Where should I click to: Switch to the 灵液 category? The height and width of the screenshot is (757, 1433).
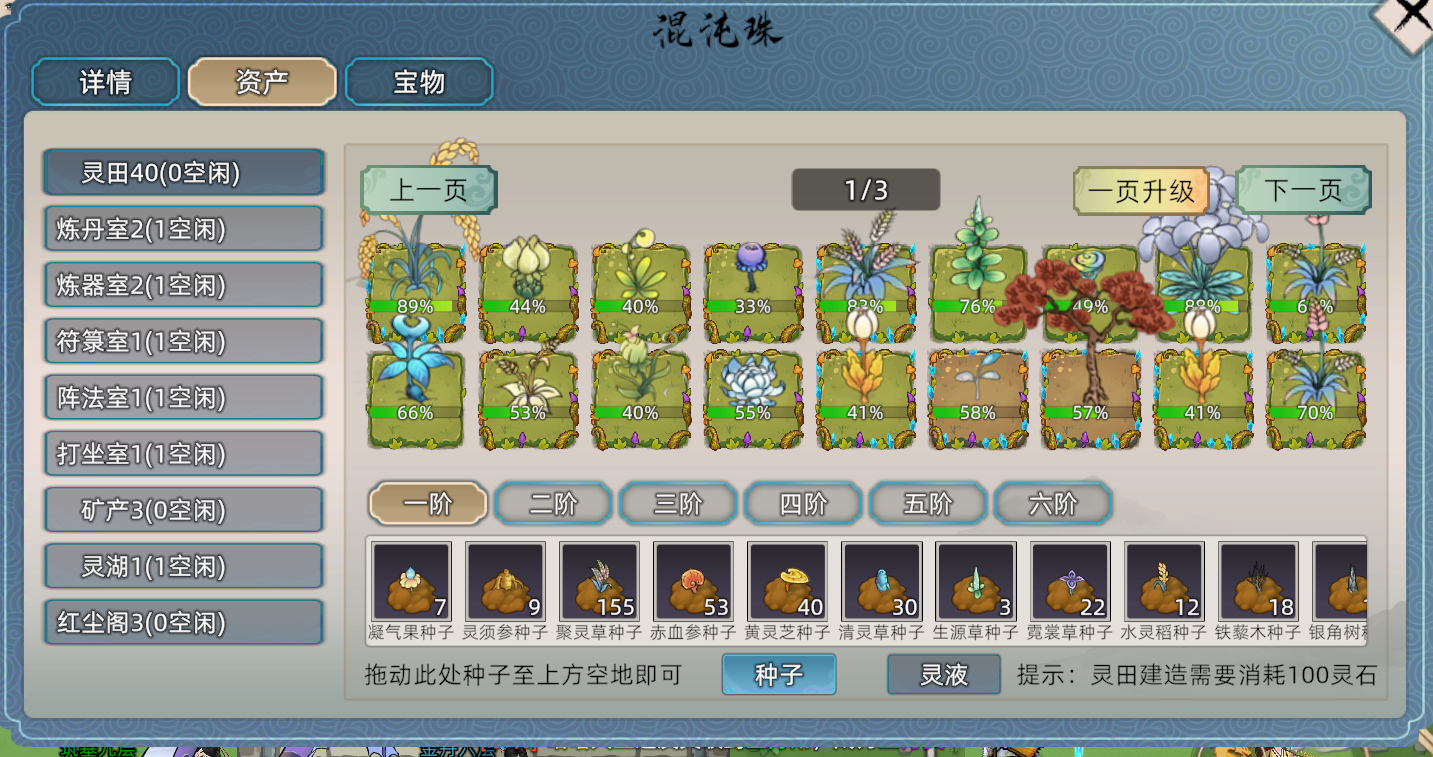(943, 675)
